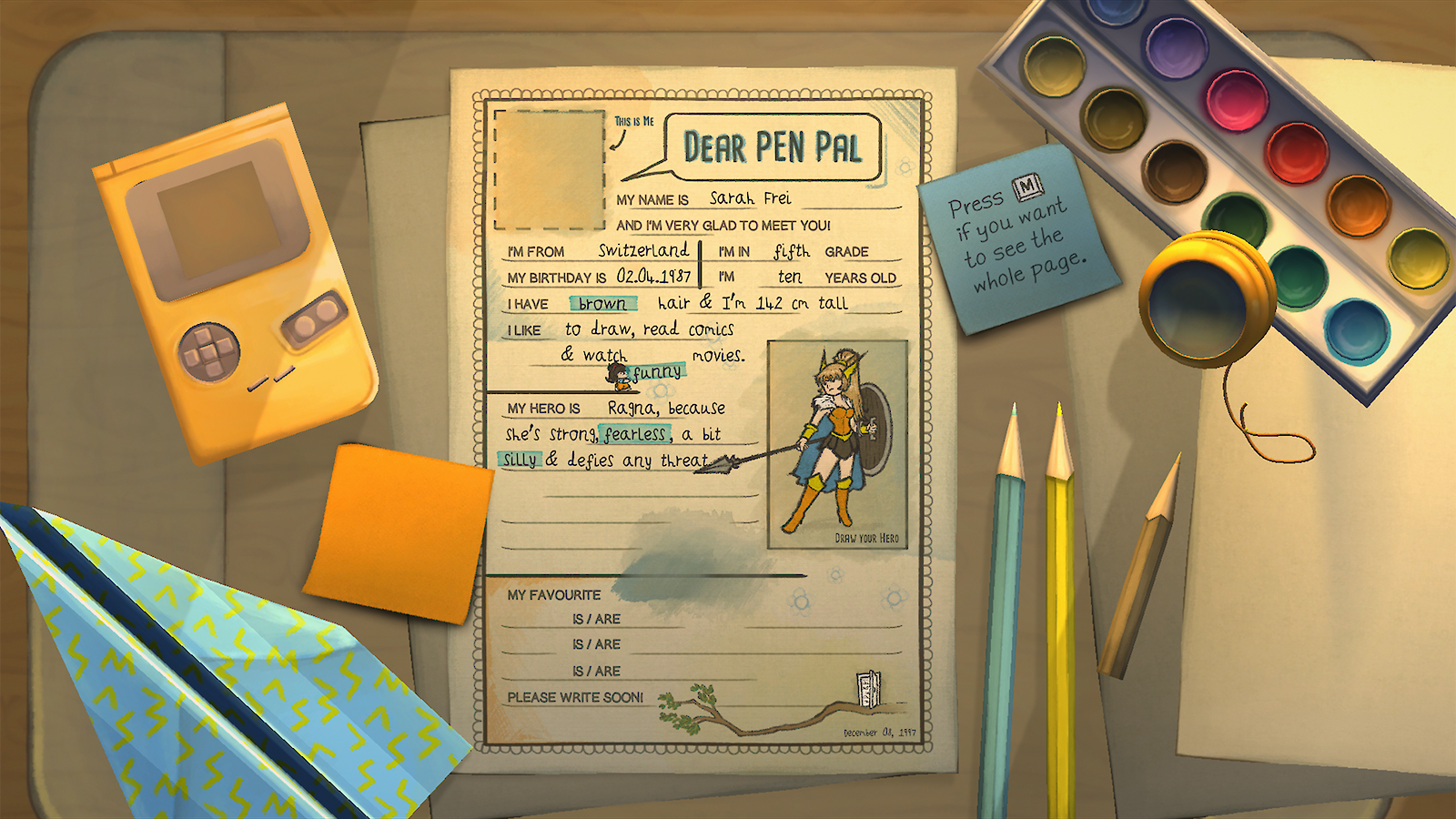Choose the highlighted word "funny"
Viewport: 1456px width, 819px height.
(657, 372)
